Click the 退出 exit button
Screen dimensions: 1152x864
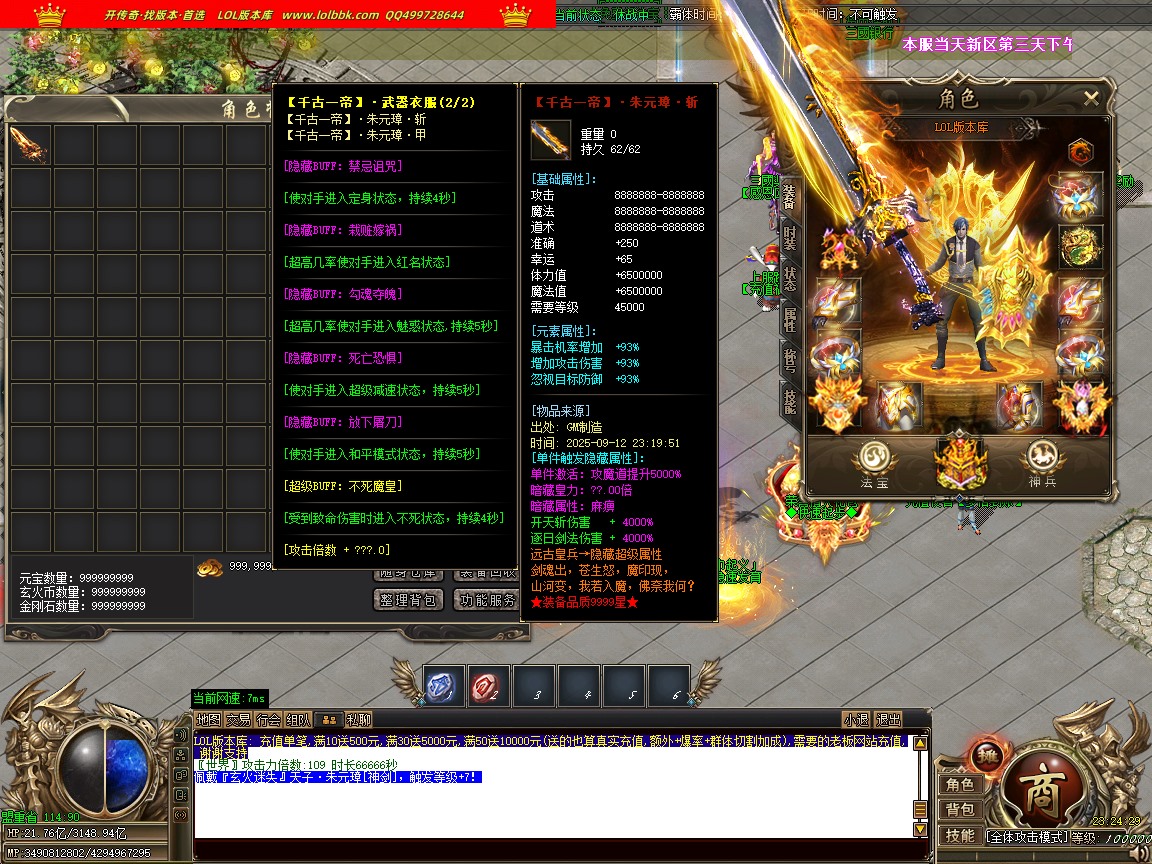[x=888, y=719]
